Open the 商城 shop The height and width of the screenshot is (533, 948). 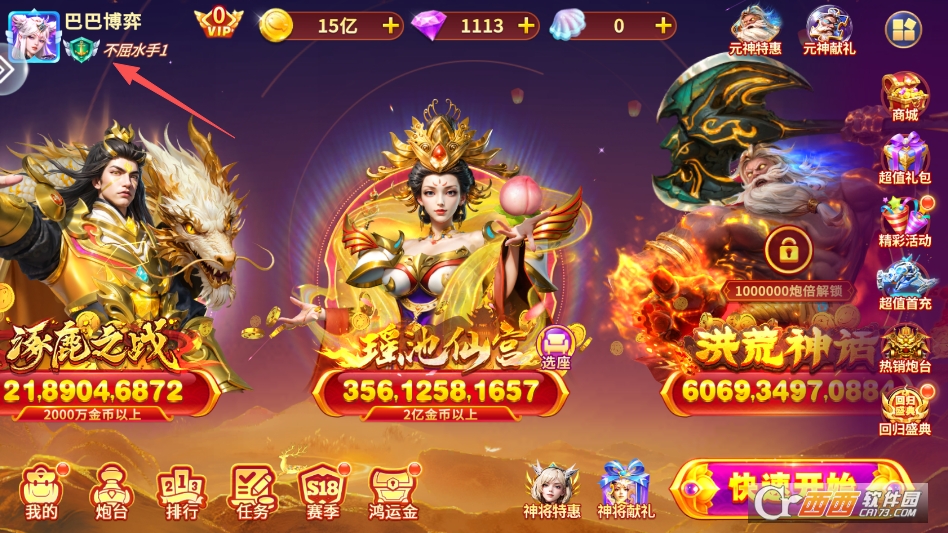(904, 97)
